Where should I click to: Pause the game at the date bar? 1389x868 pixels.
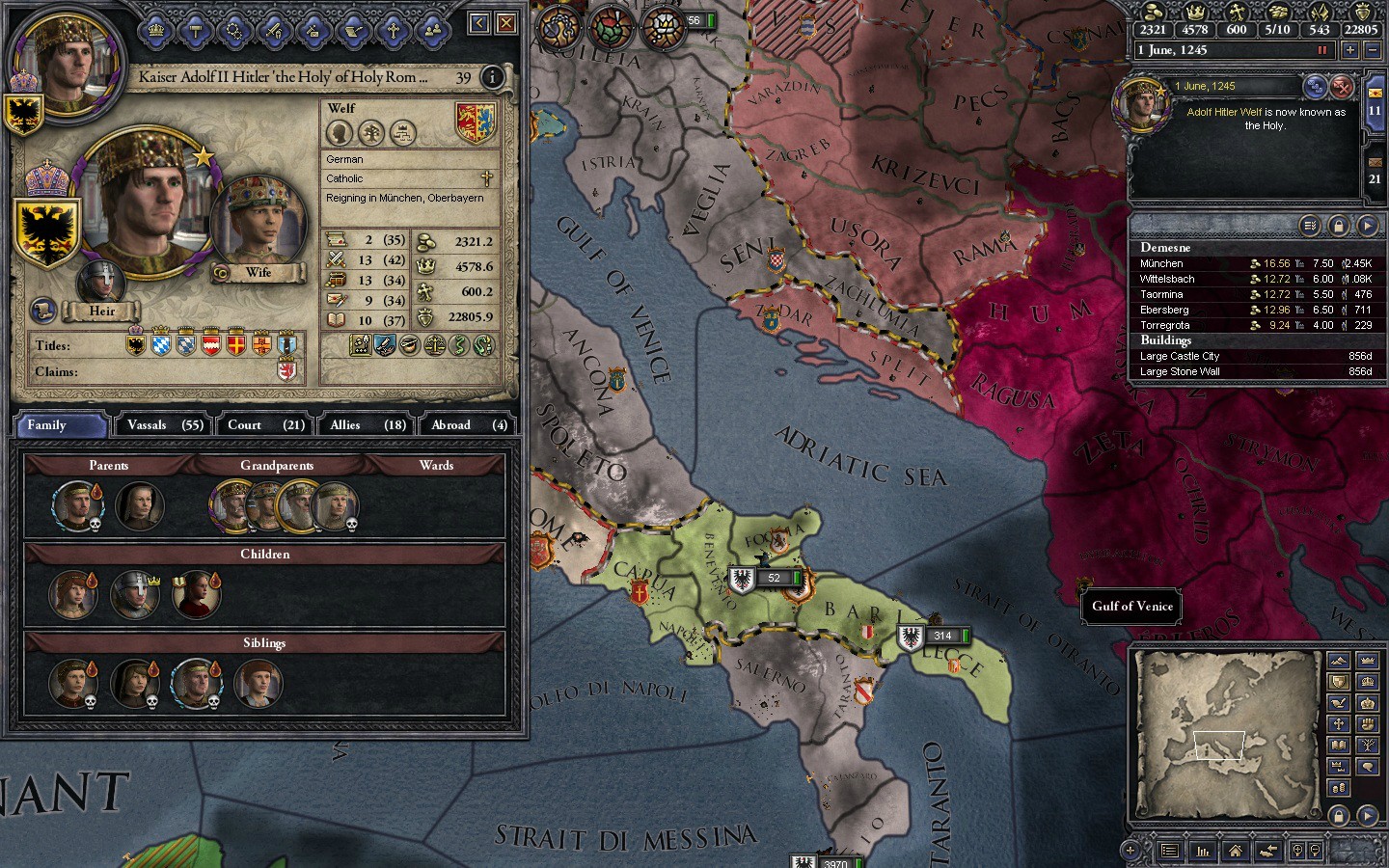(x=1322, y=50)
